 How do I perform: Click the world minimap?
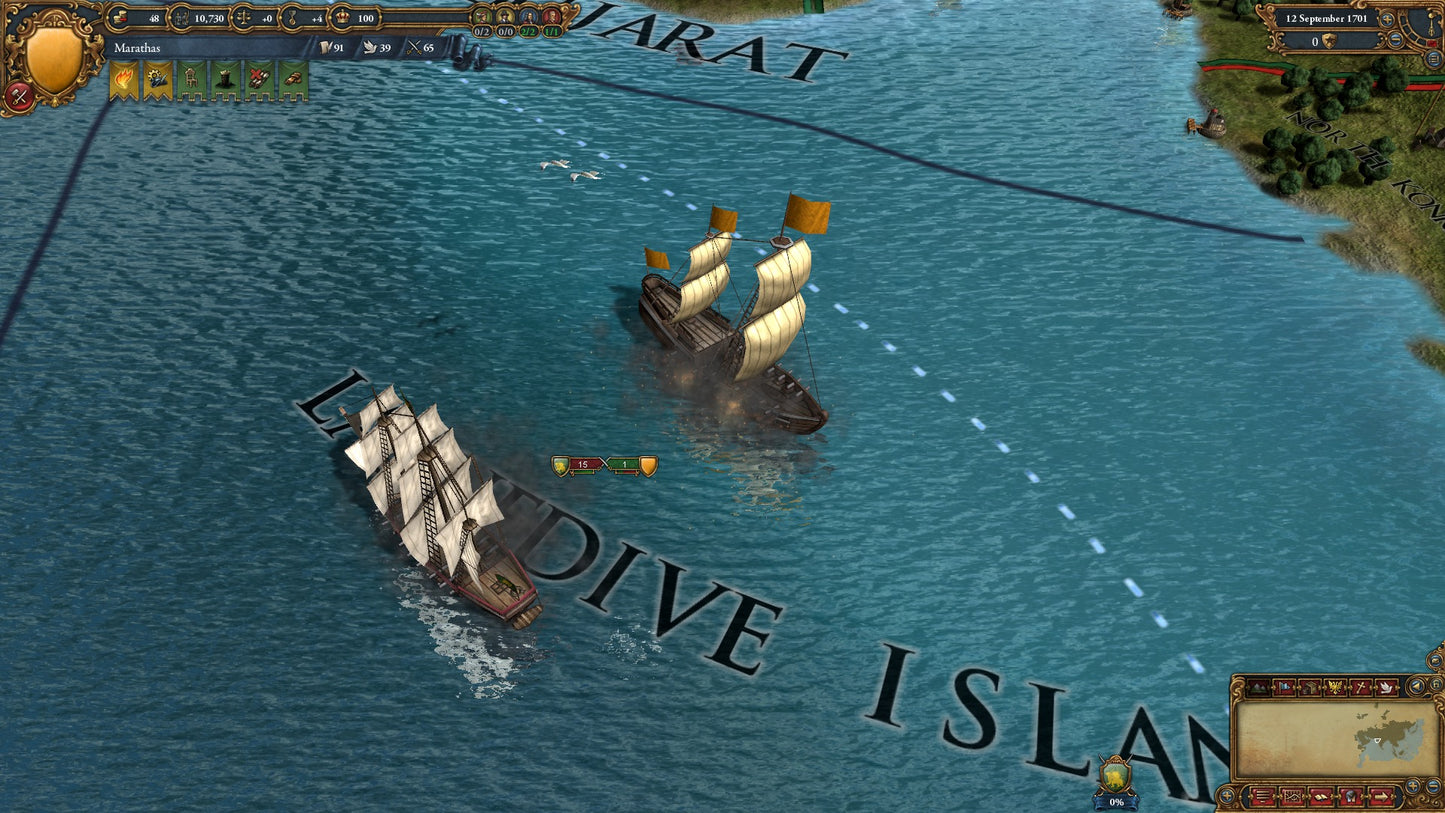1328,740
